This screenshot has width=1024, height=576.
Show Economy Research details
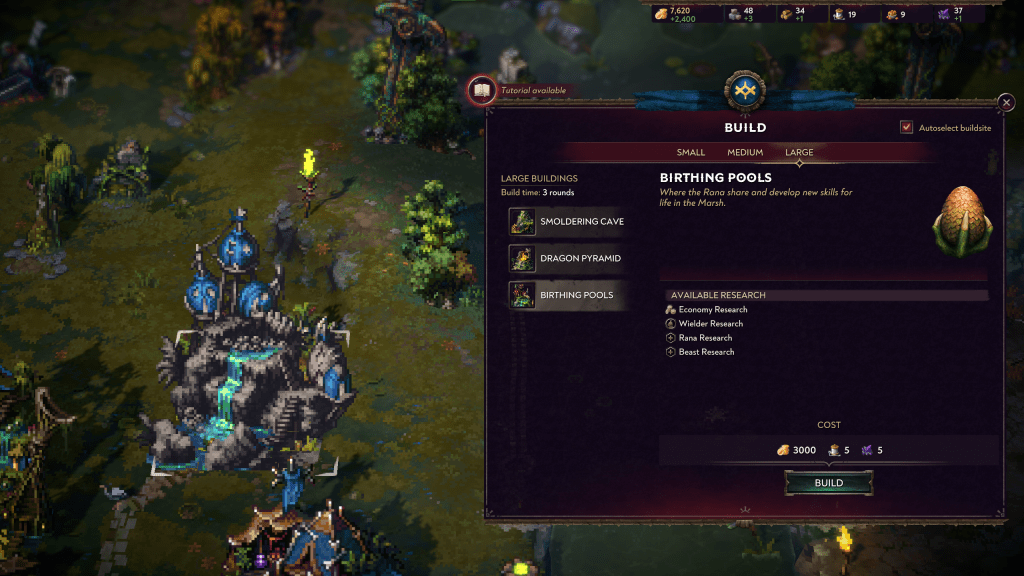point(712,310)
